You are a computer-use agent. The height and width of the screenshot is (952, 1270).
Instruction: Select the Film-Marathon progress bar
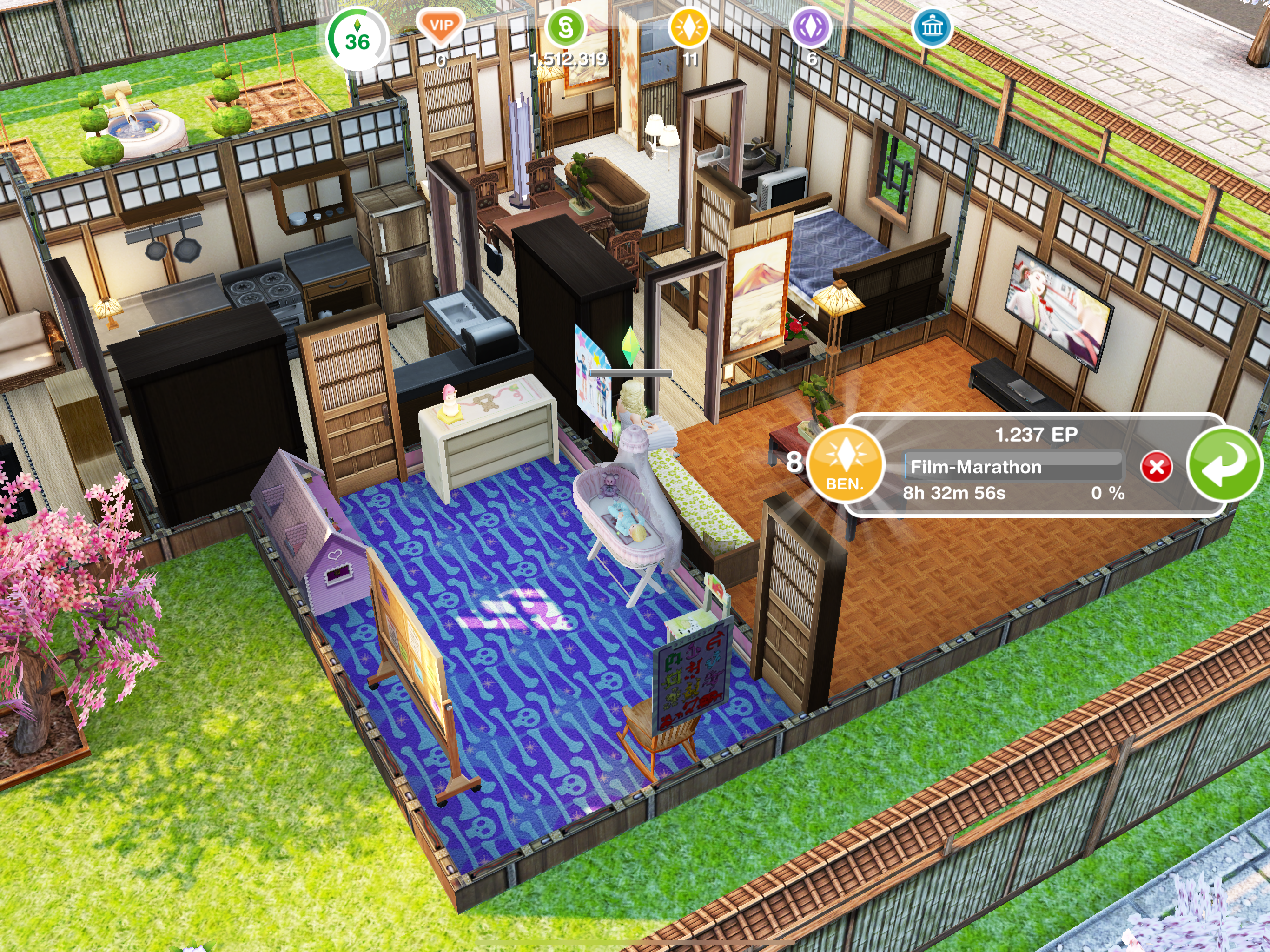click(x=1013, y=466)
